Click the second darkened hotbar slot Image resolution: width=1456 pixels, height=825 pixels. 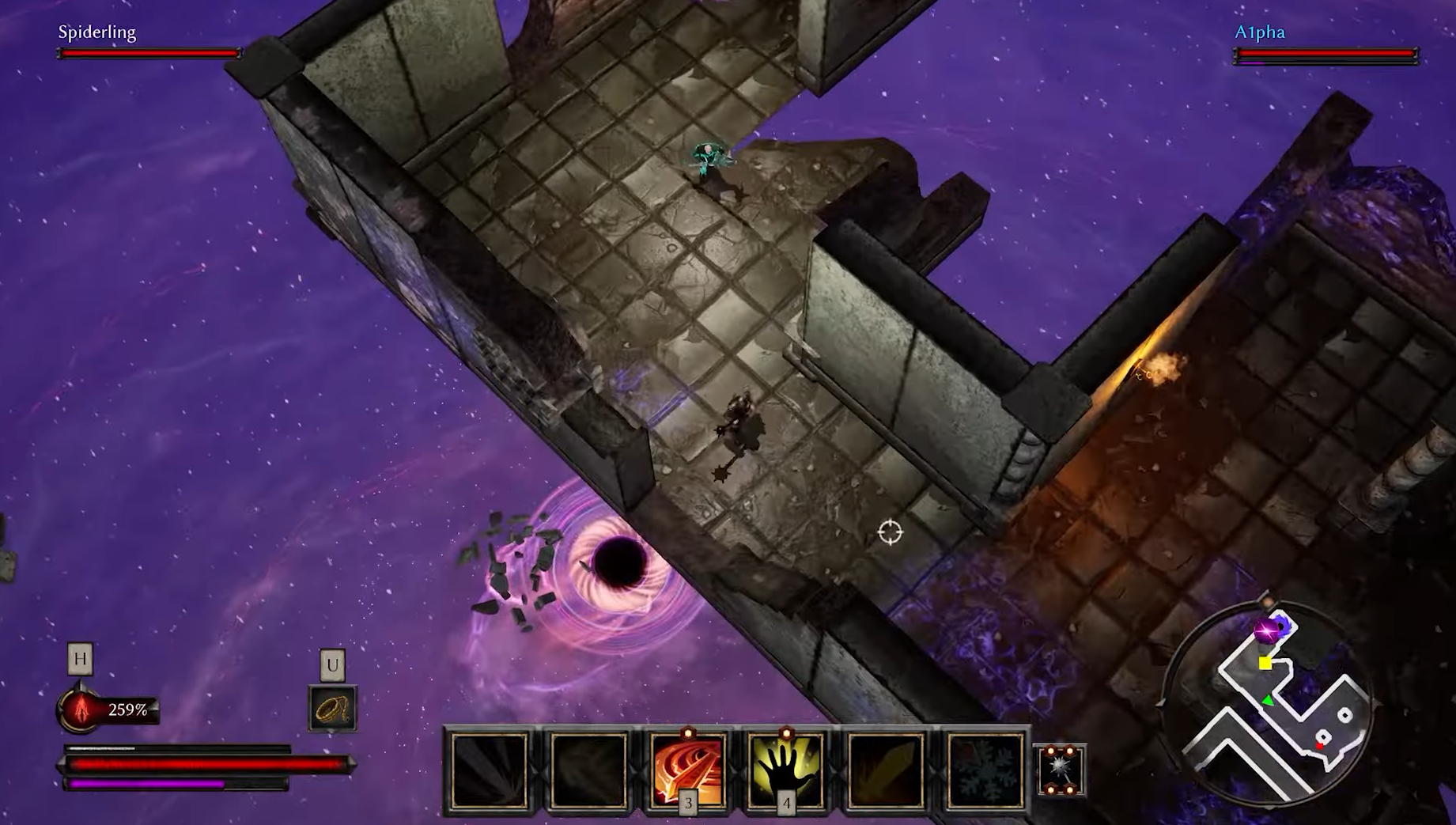click(x=588, y=766)
